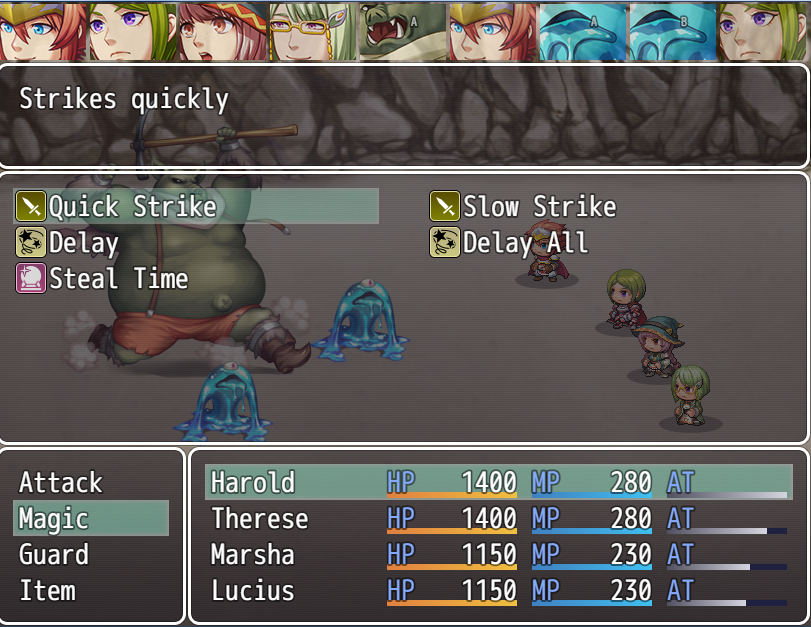Image resolution: width=811 pixels, height=627 pixels.
Task: Choose the Slow Strike skill
Action: [x=539, y=207]
